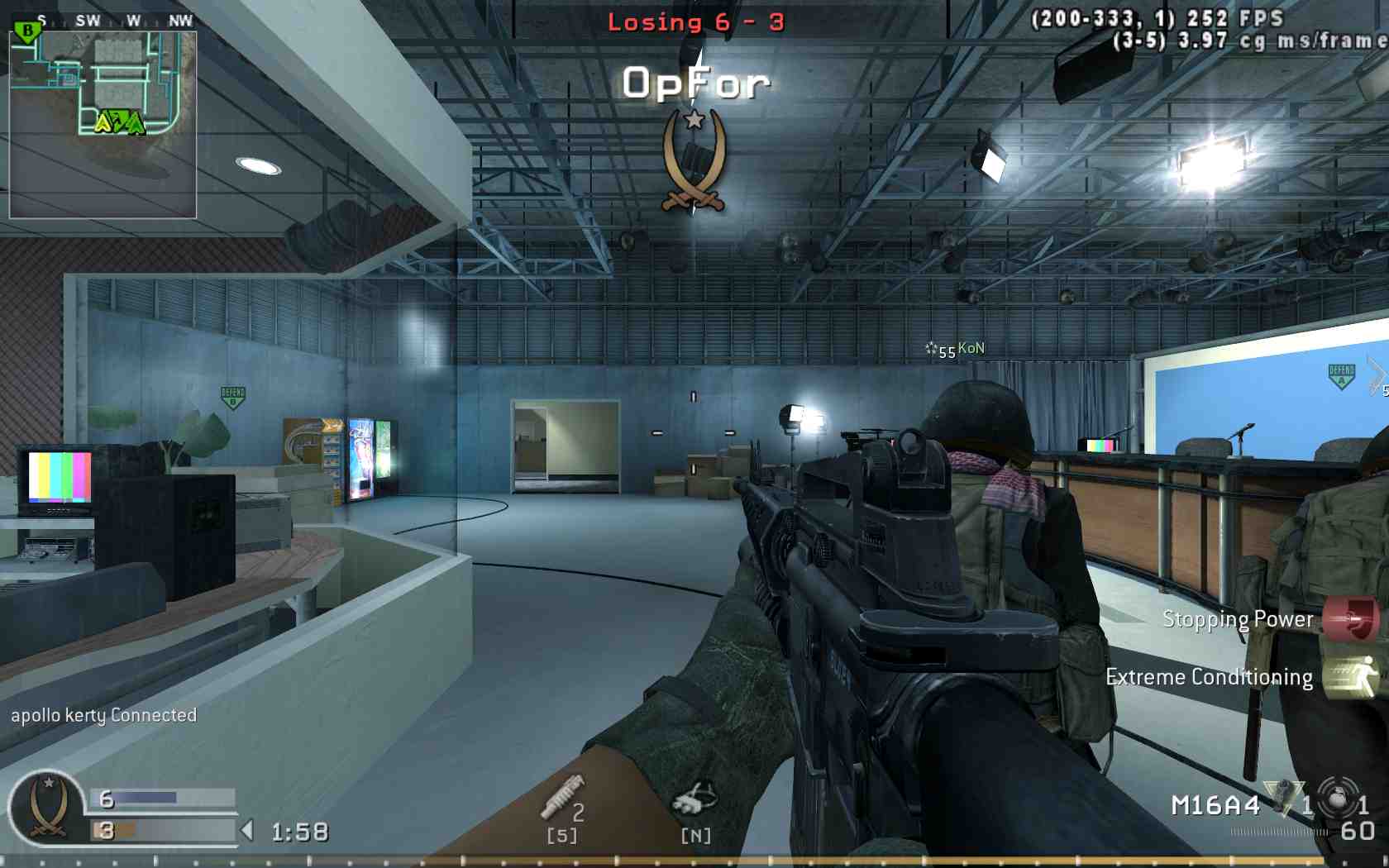Toggle the star icon beside KoN's nametag
Image resolution: width=1389 pixels, height=868 pixels.
(x=931, y=350)
